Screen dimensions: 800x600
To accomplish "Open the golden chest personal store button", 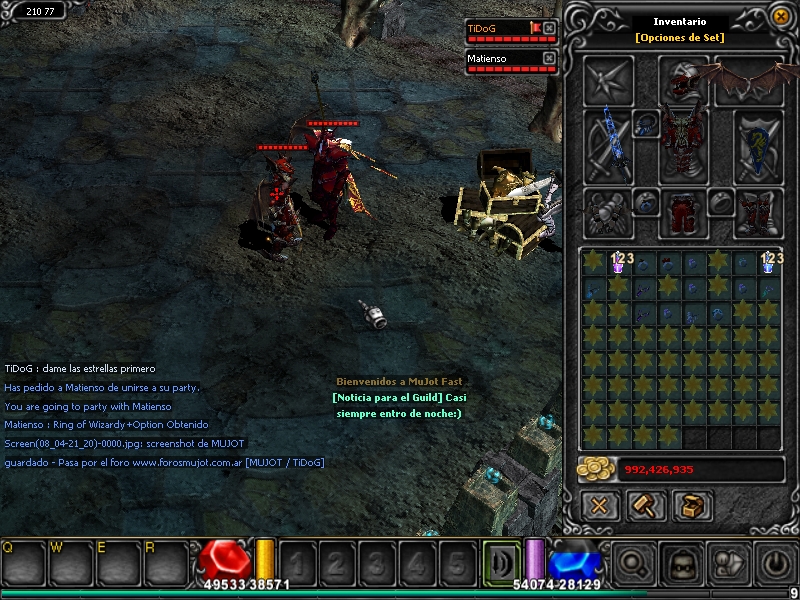I will tap(692, 506).
